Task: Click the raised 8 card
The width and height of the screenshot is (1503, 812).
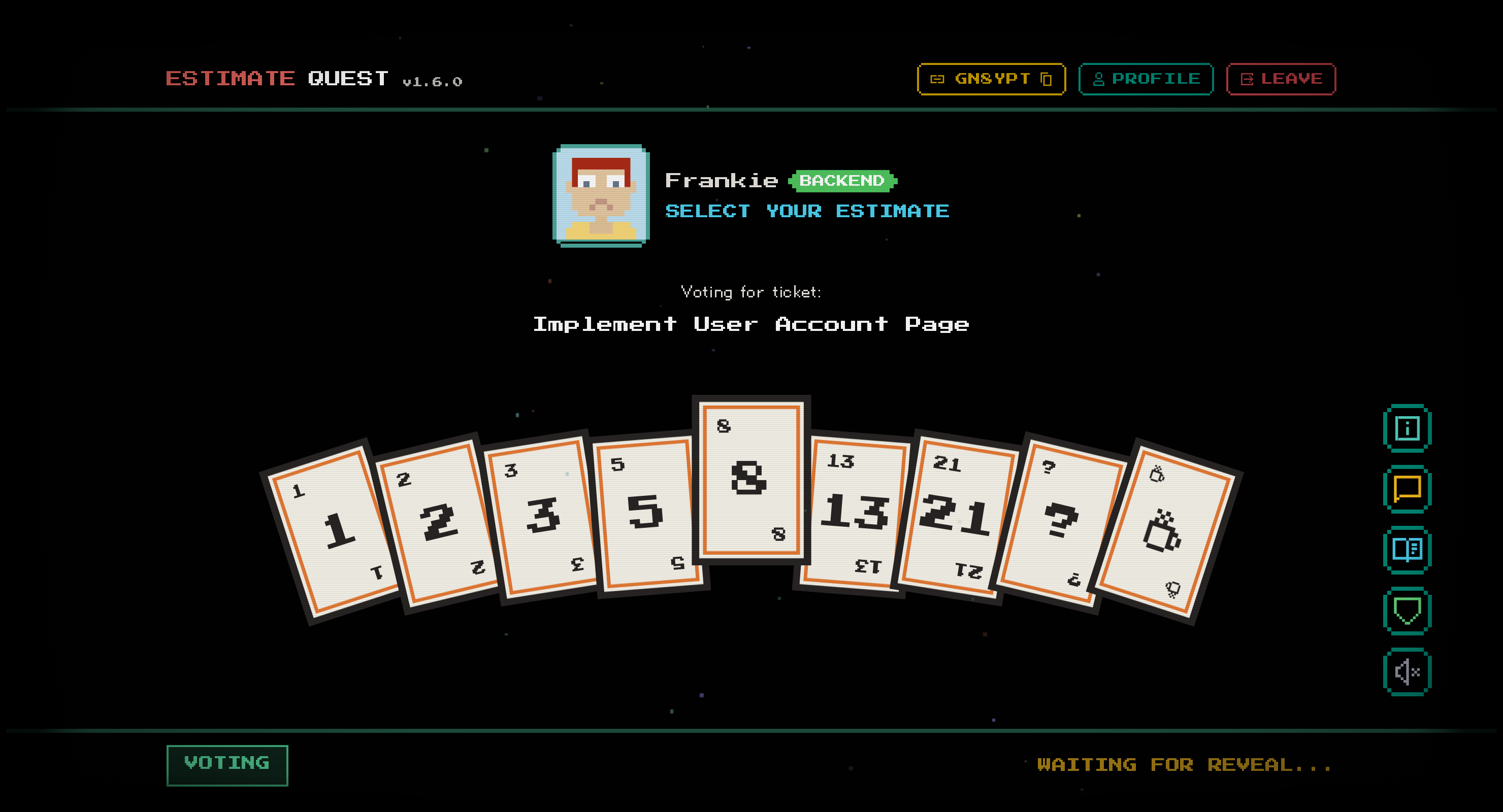Action: tap(751, 480)
